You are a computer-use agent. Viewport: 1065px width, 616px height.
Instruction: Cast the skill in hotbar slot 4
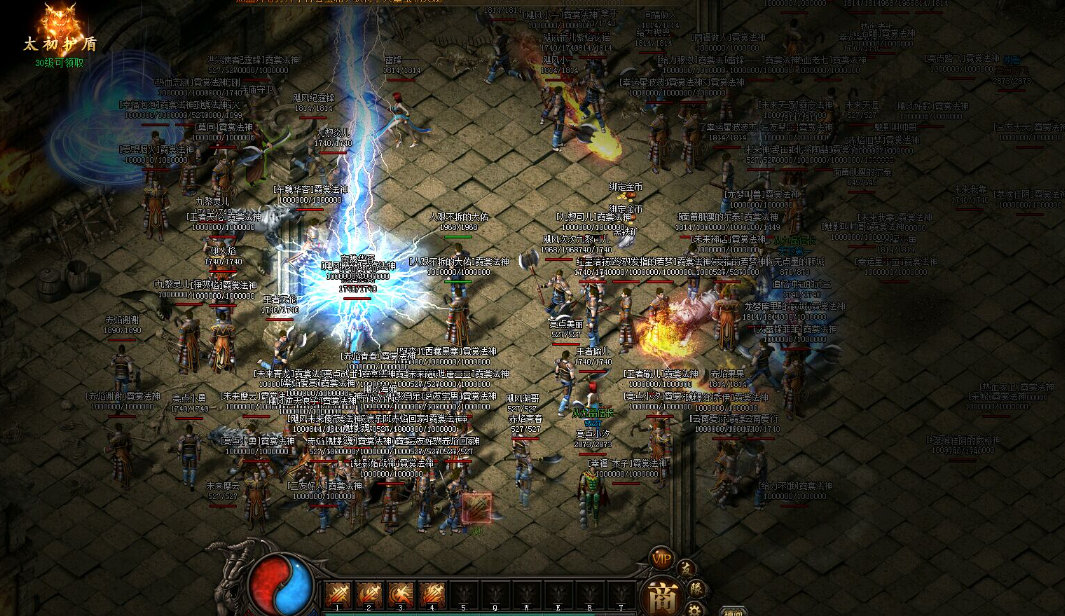pos(432,595)
